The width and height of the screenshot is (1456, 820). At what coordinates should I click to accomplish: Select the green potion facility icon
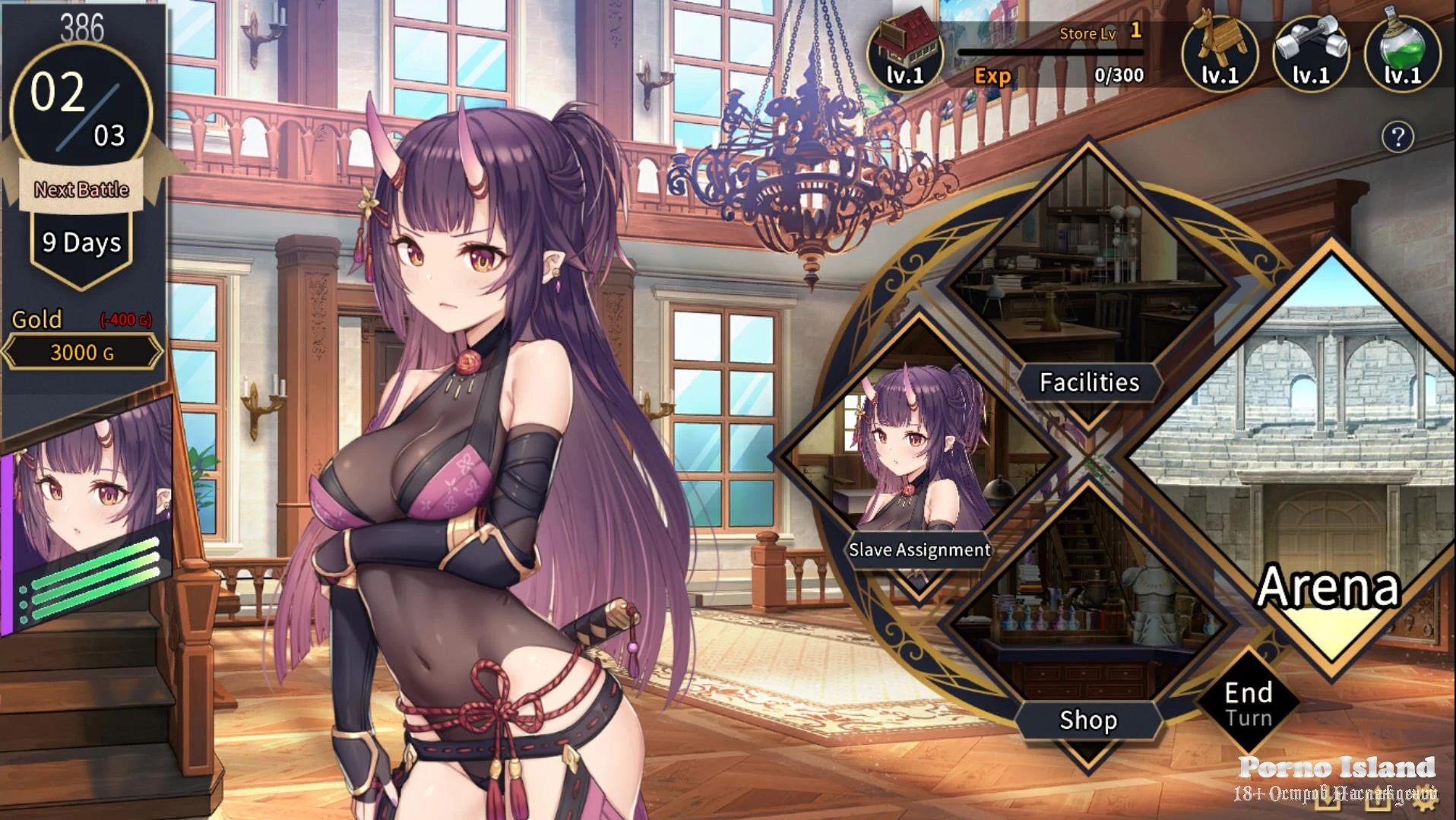pyautogui.click(x=1402, y=53)
